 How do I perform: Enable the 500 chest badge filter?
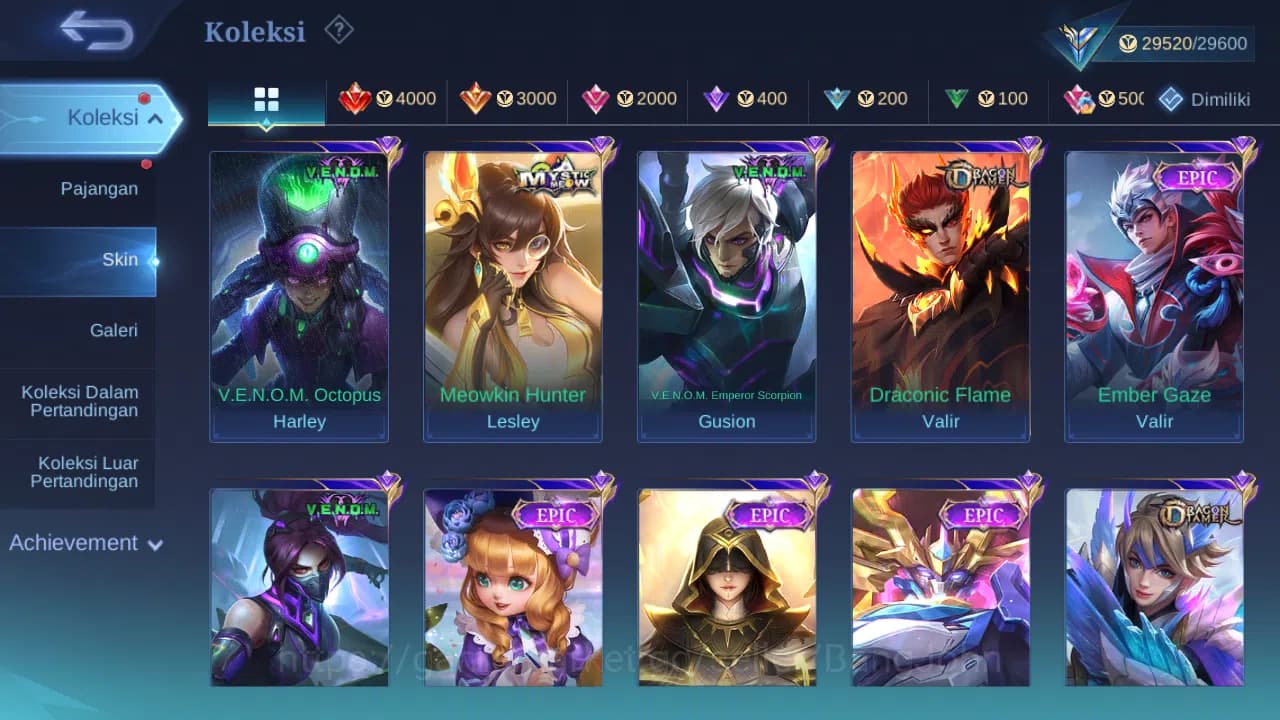tap(1106, 99)
